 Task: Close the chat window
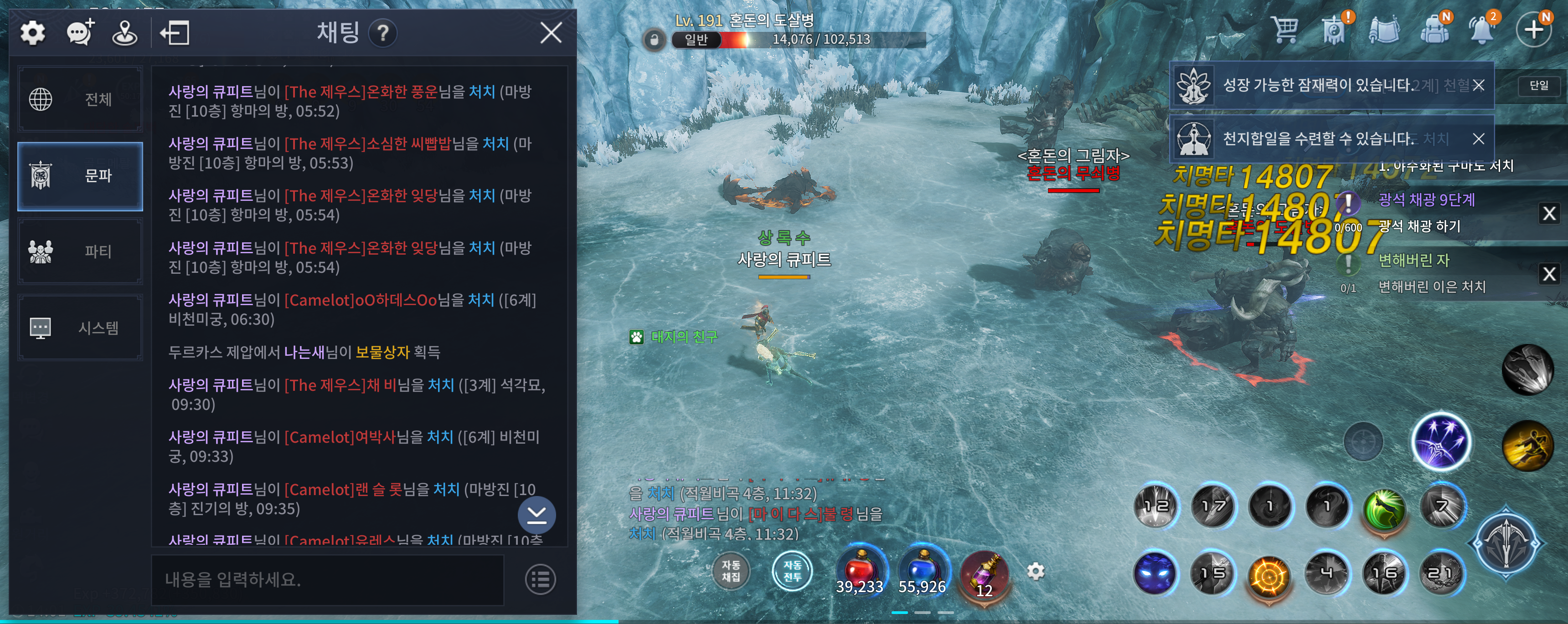coord(550,33)
